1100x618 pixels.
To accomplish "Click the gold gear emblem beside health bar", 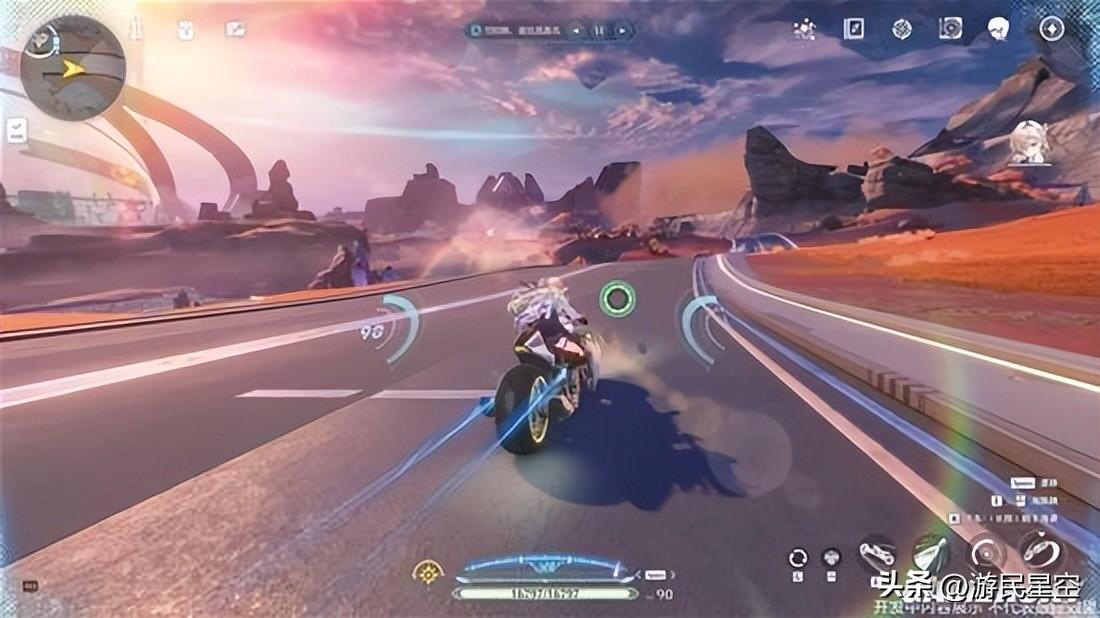I will 428,574.
